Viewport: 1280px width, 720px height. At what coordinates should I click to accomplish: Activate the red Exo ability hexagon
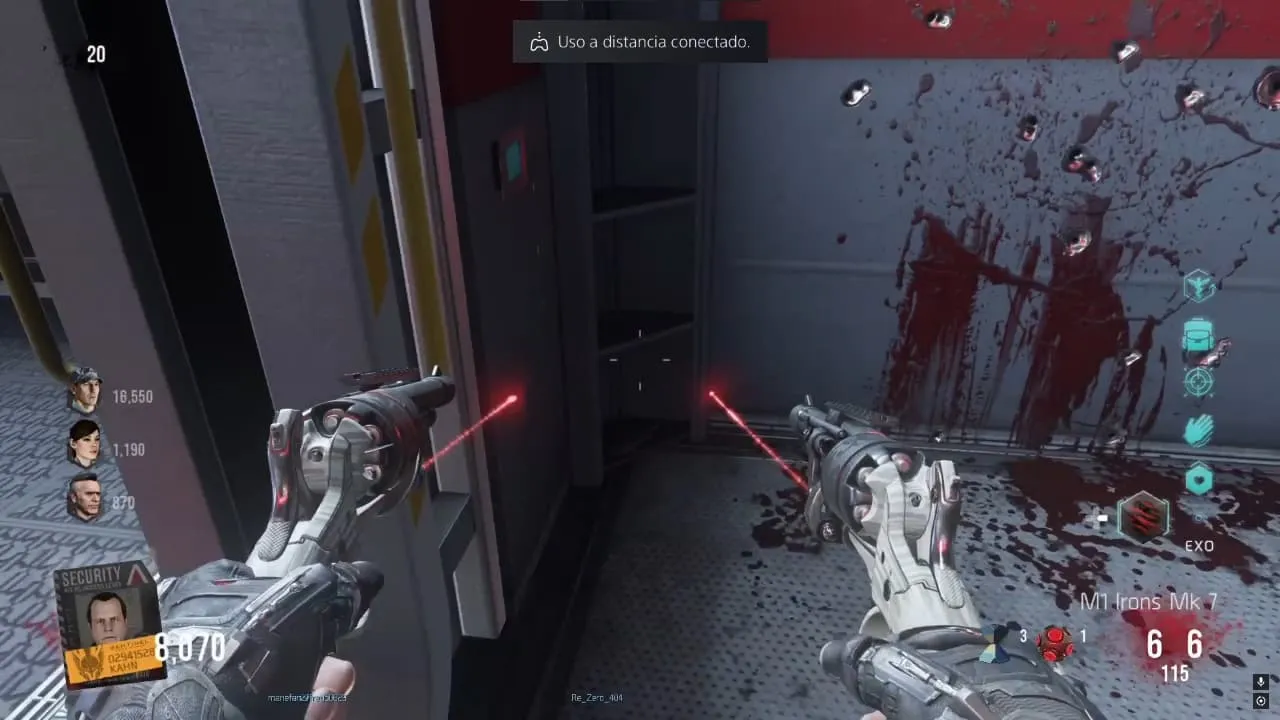click(1140, 519)
